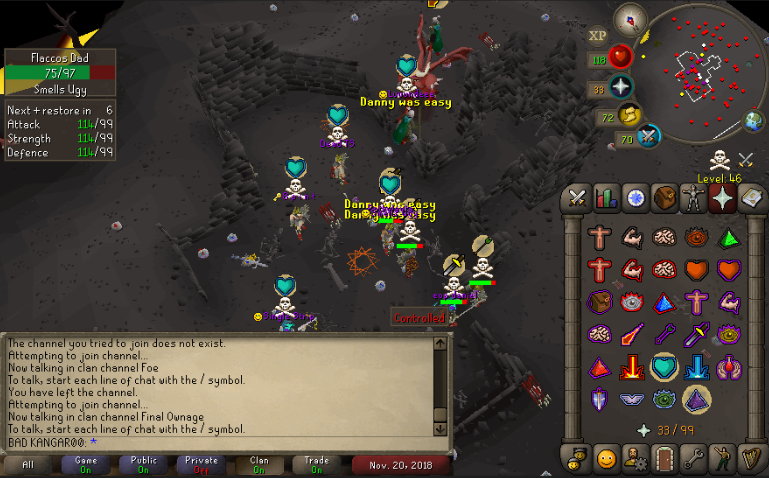
Task: Toggle quick prayers with the prayer orb
Action: [x=622, y=87]
